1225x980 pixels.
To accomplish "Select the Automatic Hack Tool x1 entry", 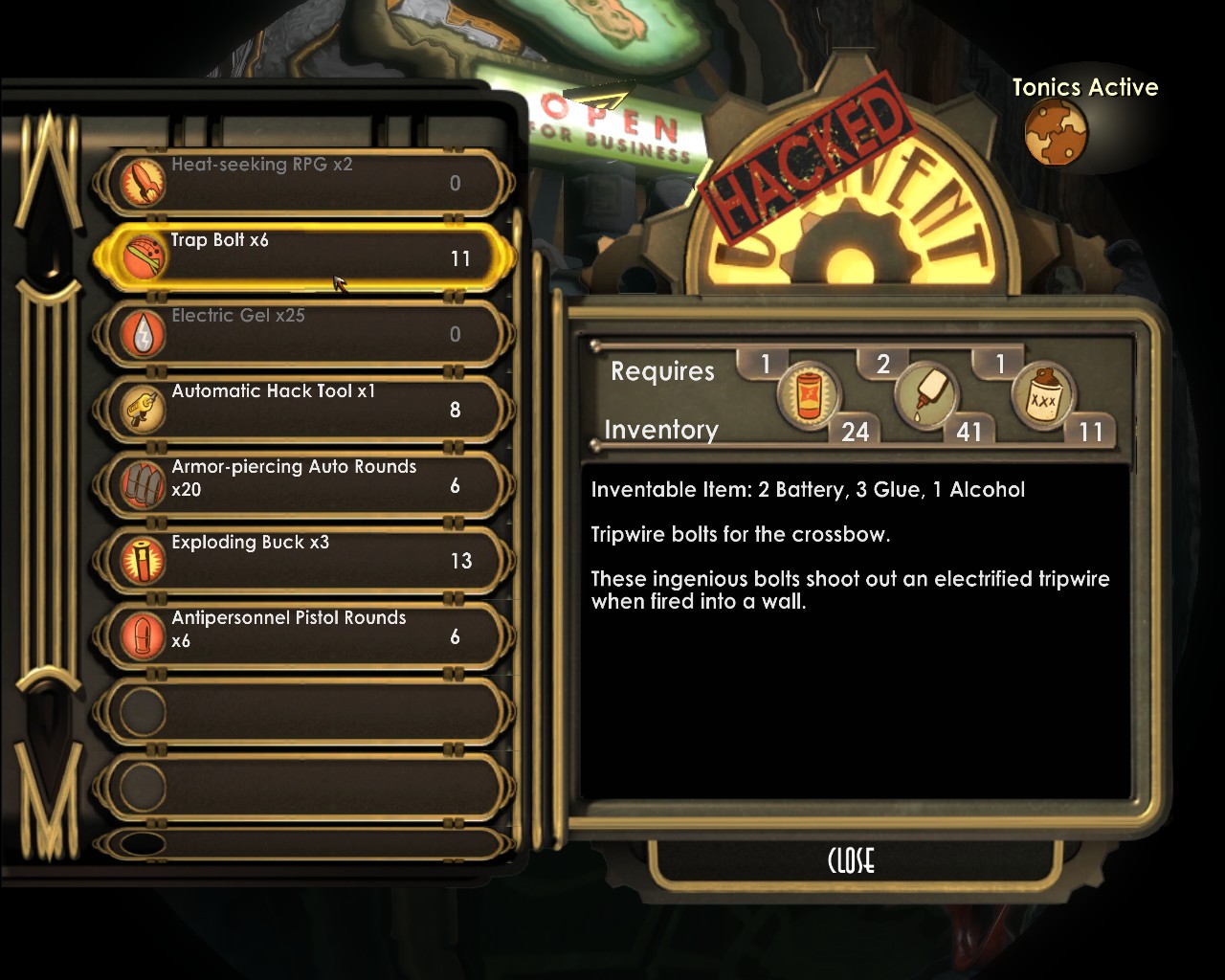I will [x=306, y=409].
